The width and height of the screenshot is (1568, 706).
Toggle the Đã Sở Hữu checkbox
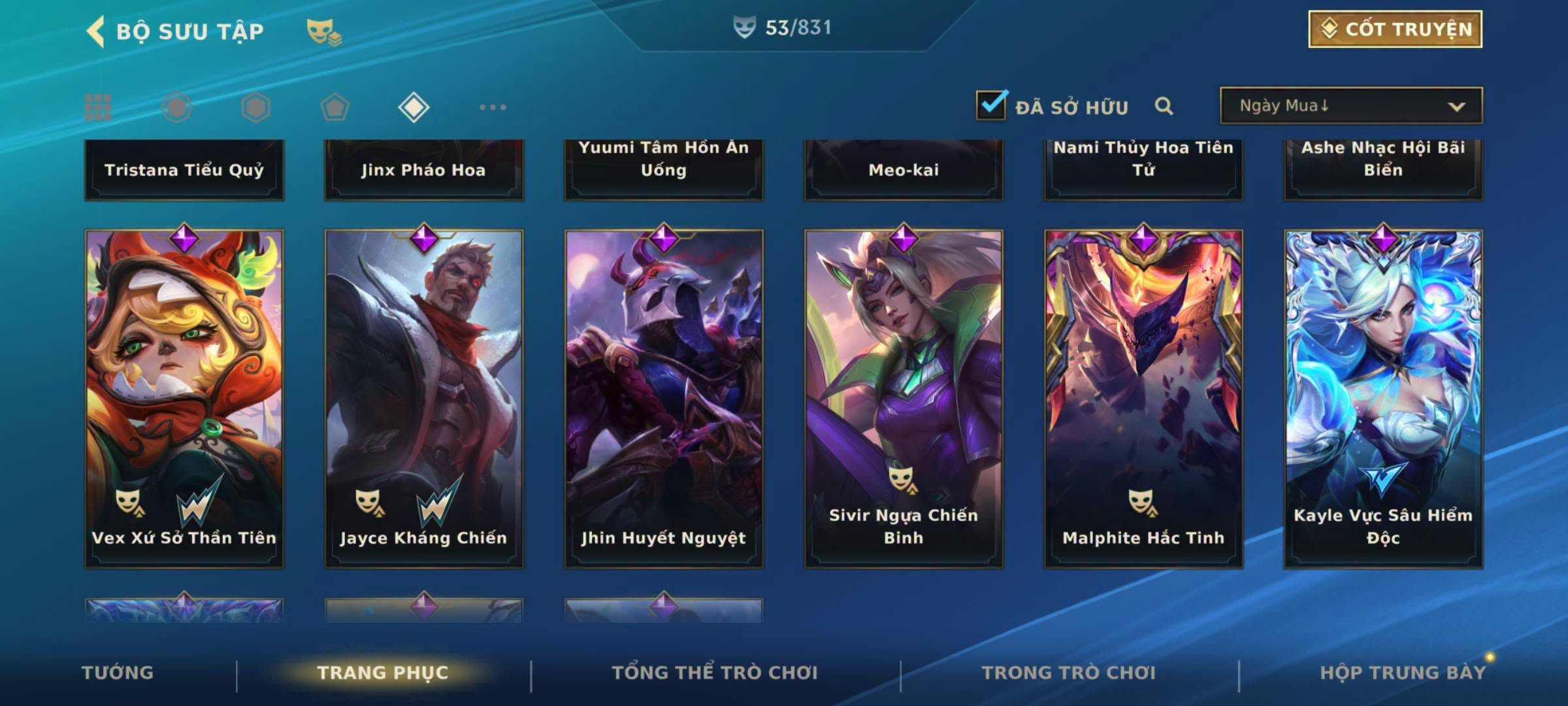(x=991, y=105)
